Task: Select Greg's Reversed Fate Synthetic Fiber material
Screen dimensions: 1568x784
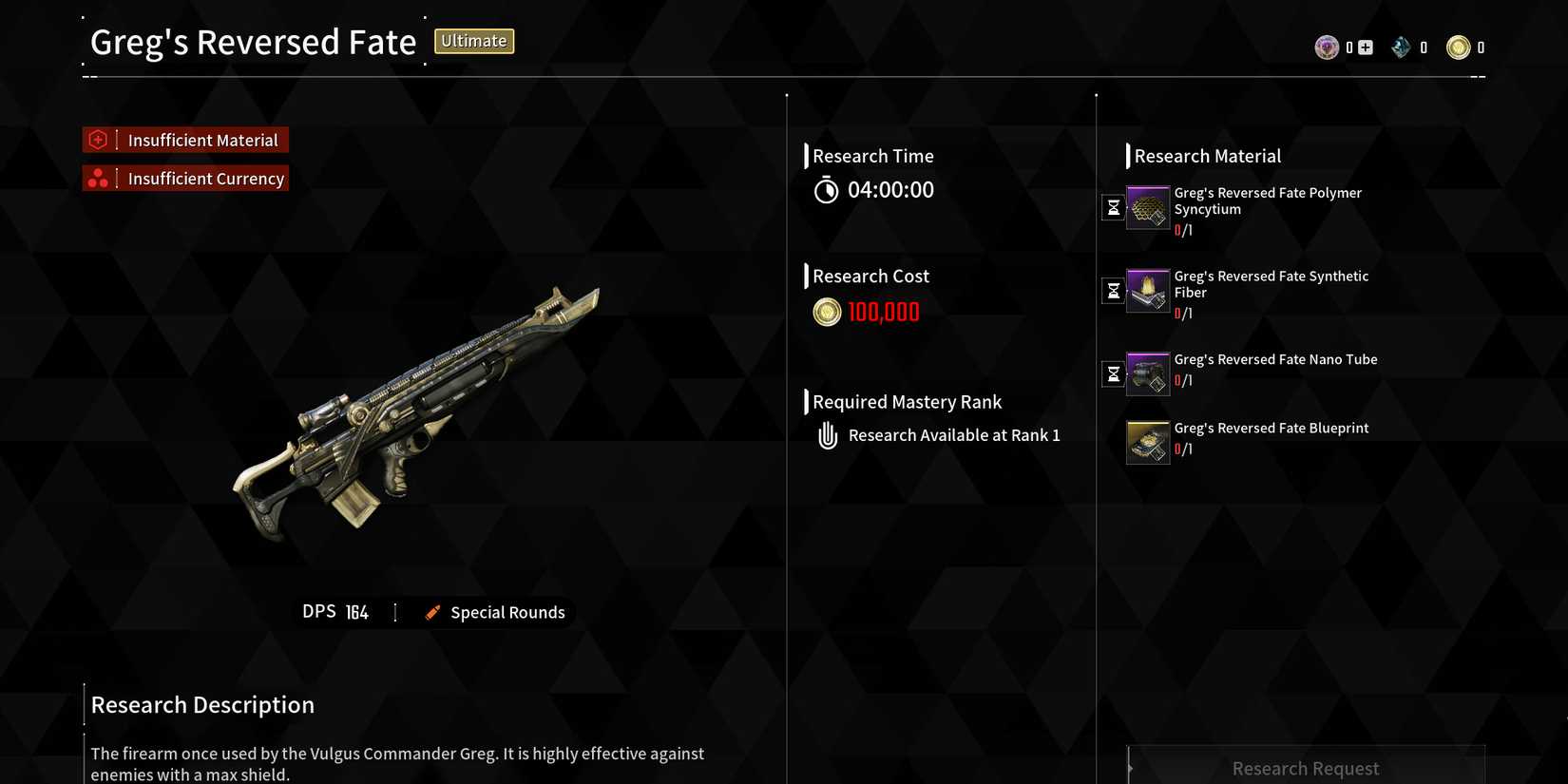Action: [x=1147, y=291]
